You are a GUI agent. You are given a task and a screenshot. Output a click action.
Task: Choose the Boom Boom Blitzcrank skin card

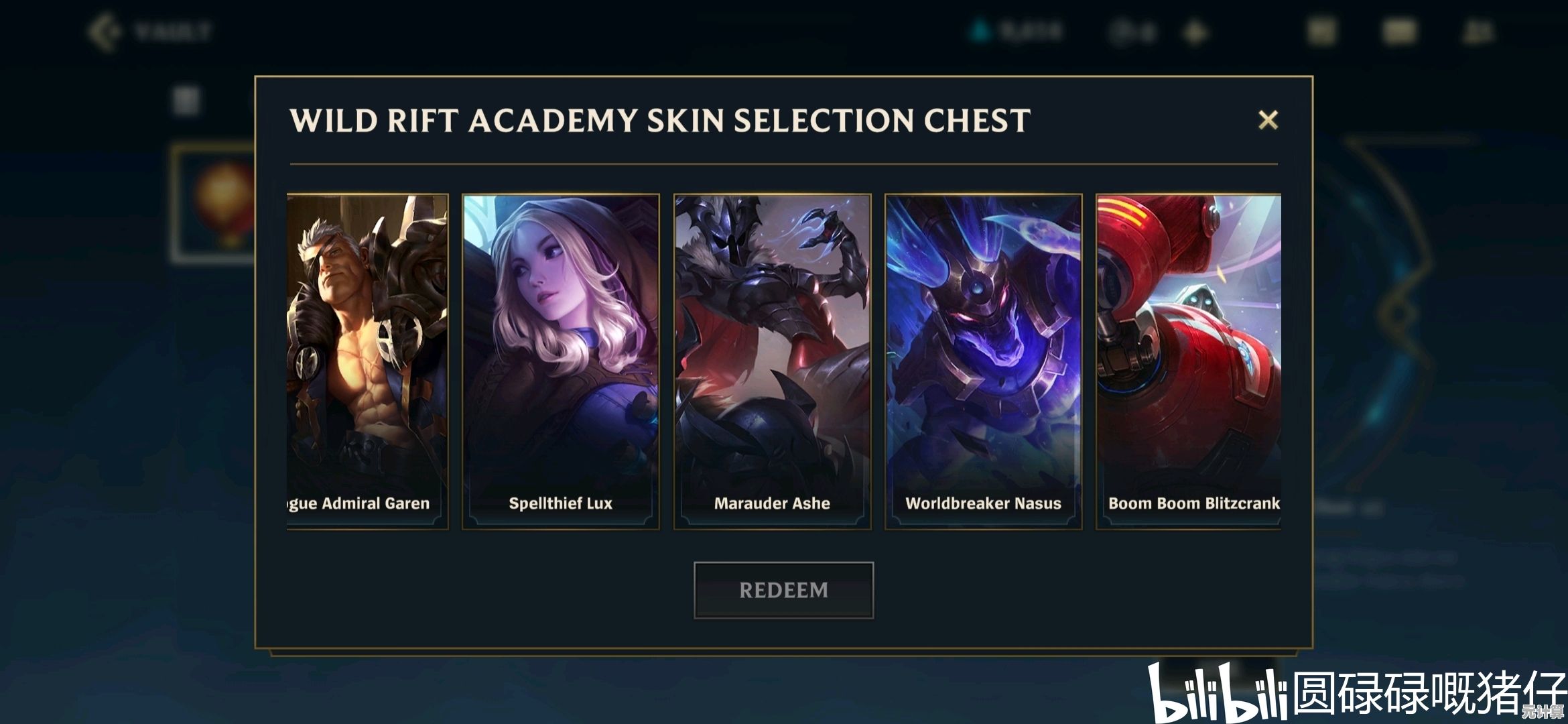1188,362
